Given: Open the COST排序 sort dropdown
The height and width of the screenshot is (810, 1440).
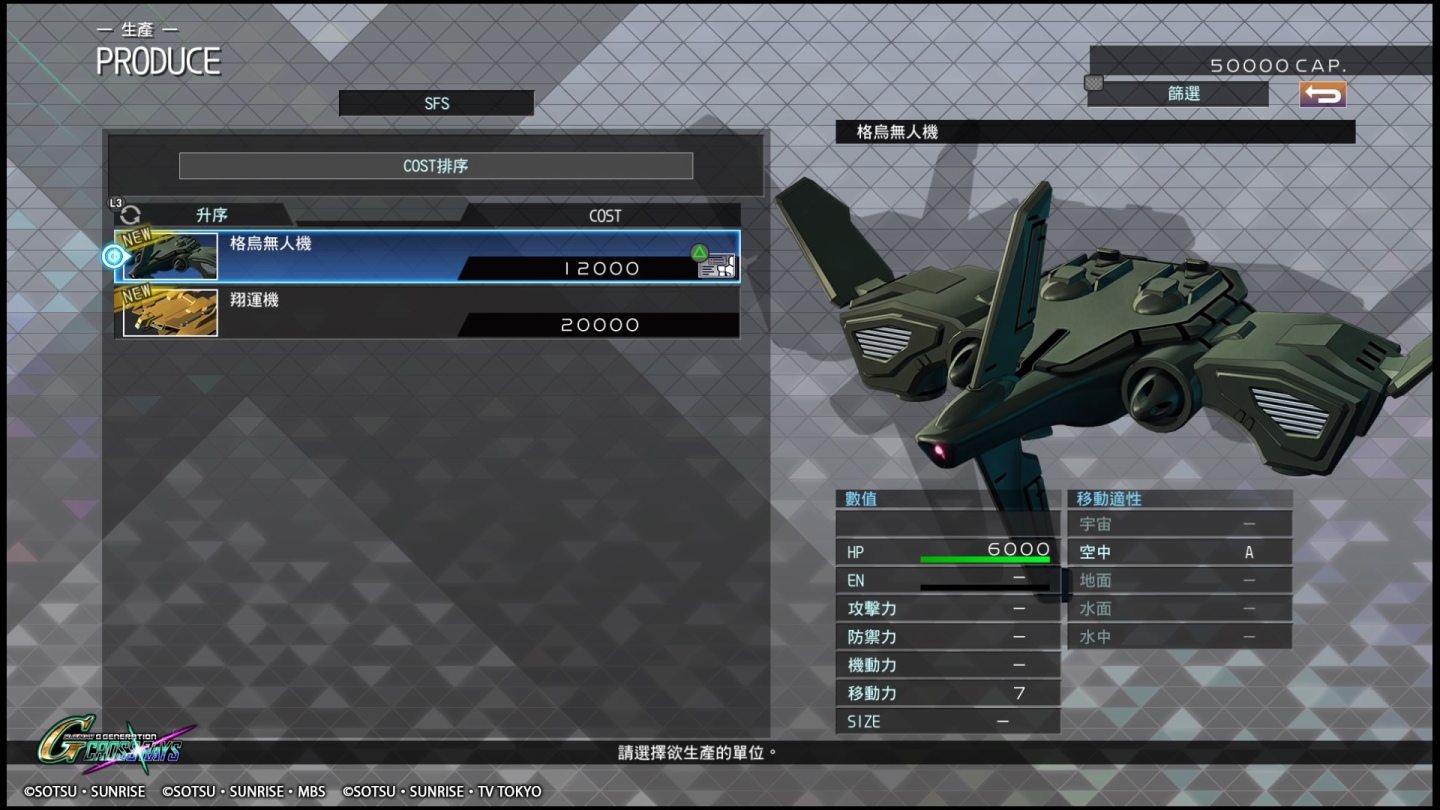Looking at the screenshot, I should [x=436, y=165].
